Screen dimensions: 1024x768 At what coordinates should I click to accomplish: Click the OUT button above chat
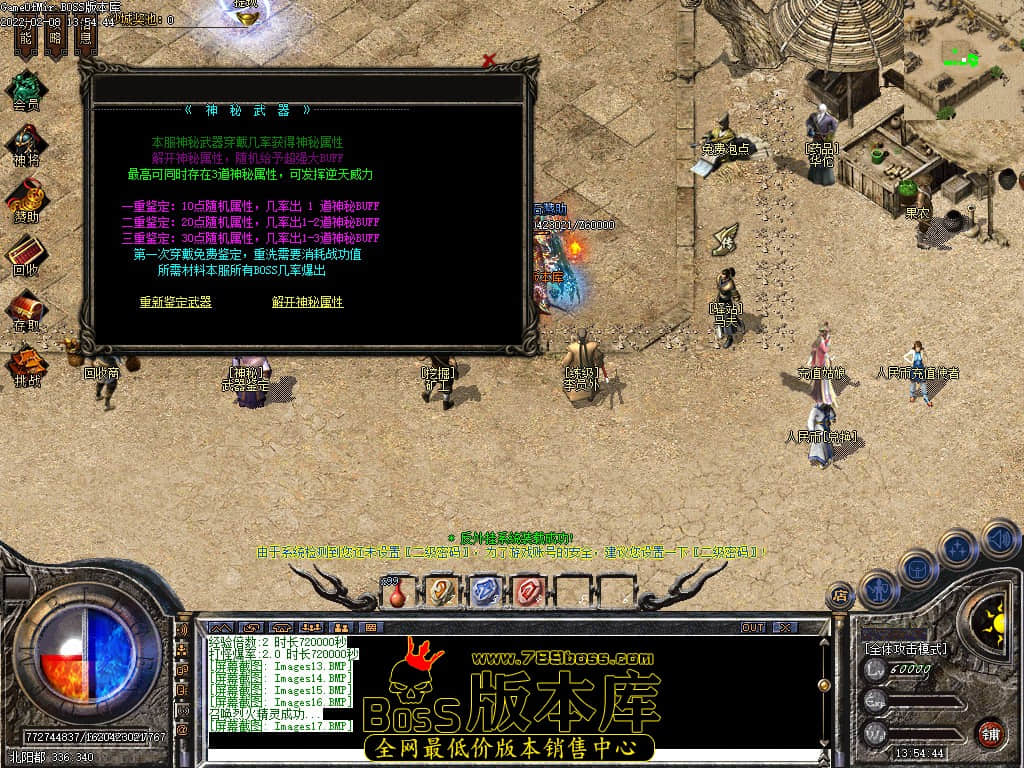click(752, 627)
